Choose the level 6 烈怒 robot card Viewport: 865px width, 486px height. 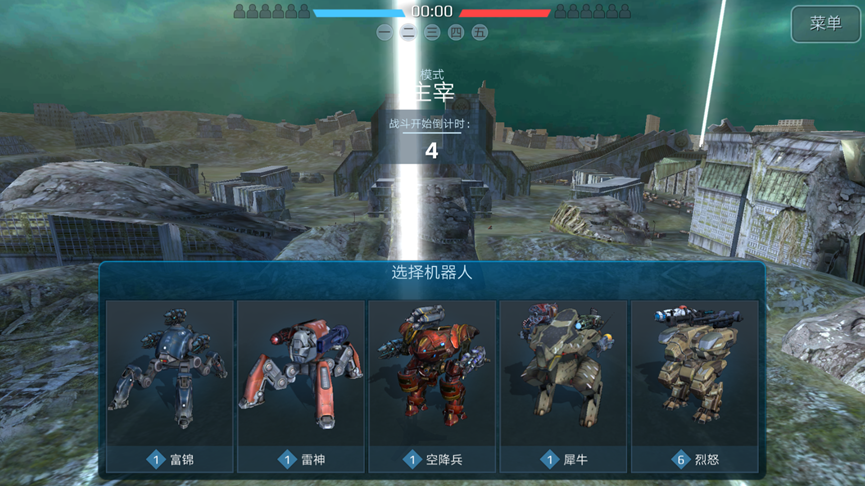click(x=694, y=385)
